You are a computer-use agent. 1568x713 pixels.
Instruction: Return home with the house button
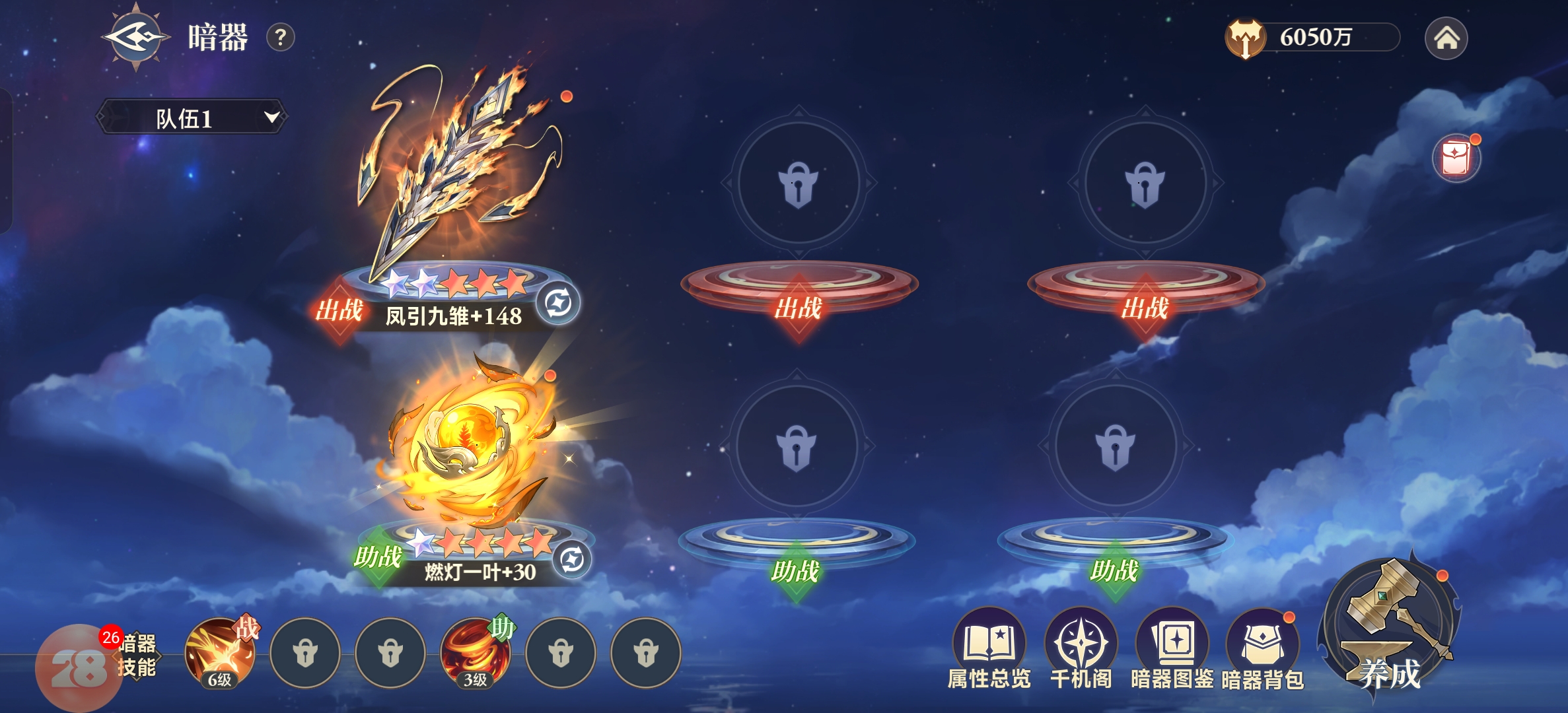point(1446,38)
